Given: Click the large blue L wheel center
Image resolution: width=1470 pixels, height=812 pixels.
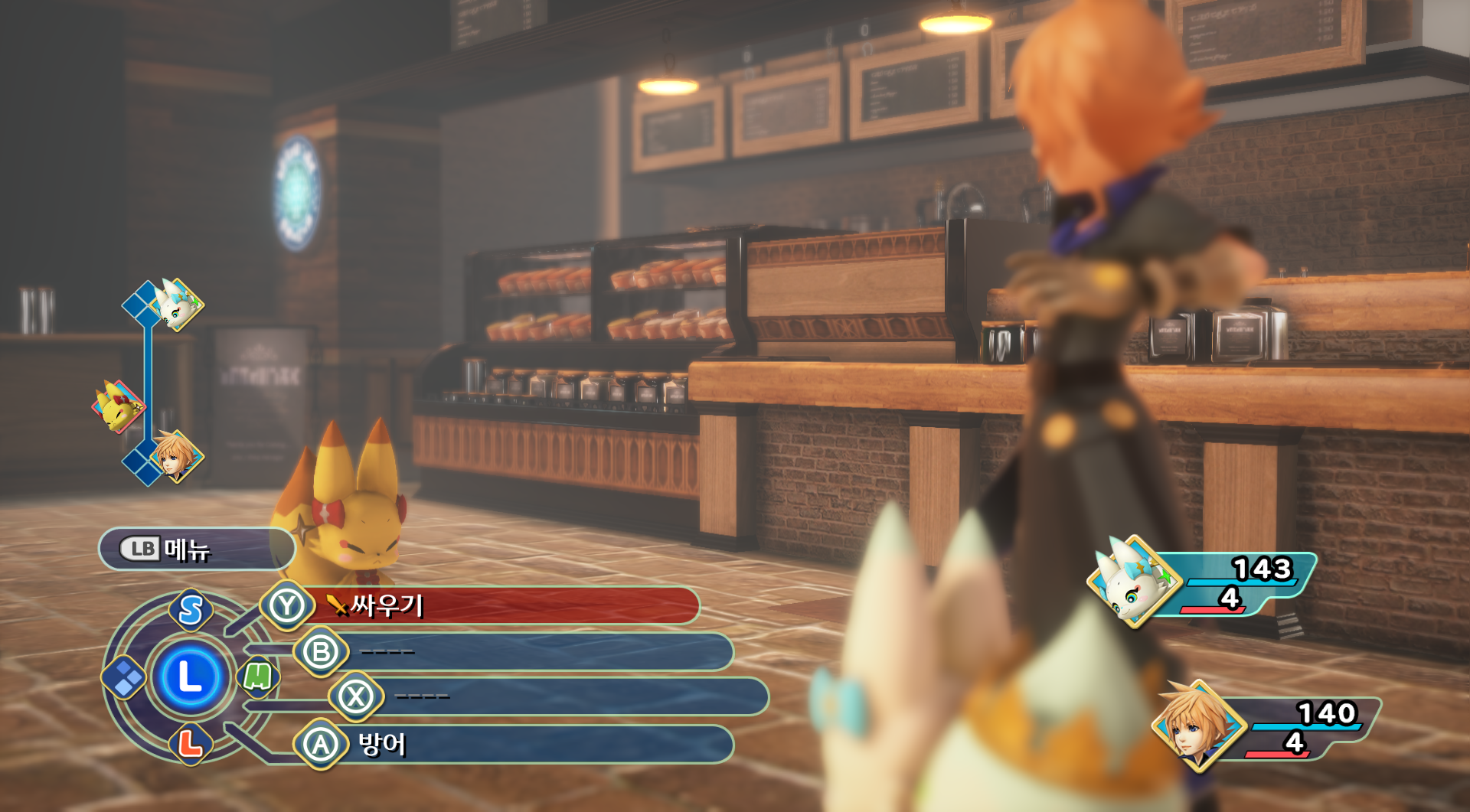Looking at the screenshot, I should (190, 677).
